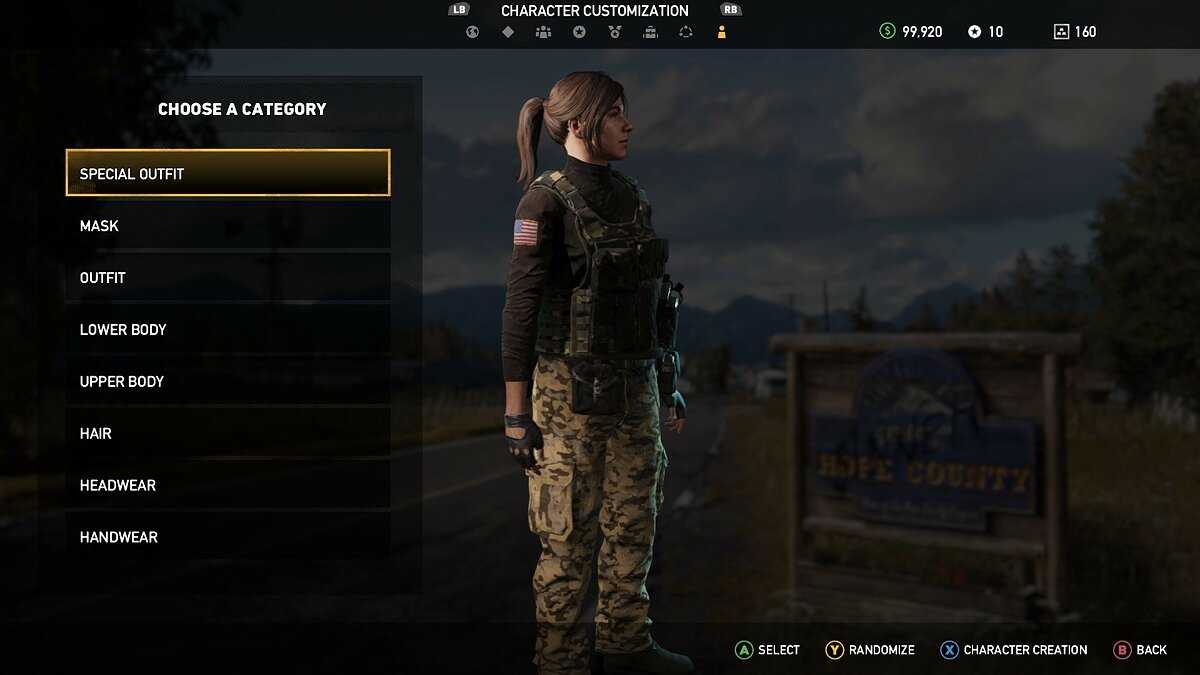Choose the Outfit category
This screenshot has height=675, width=1200.
coord(228,278)
